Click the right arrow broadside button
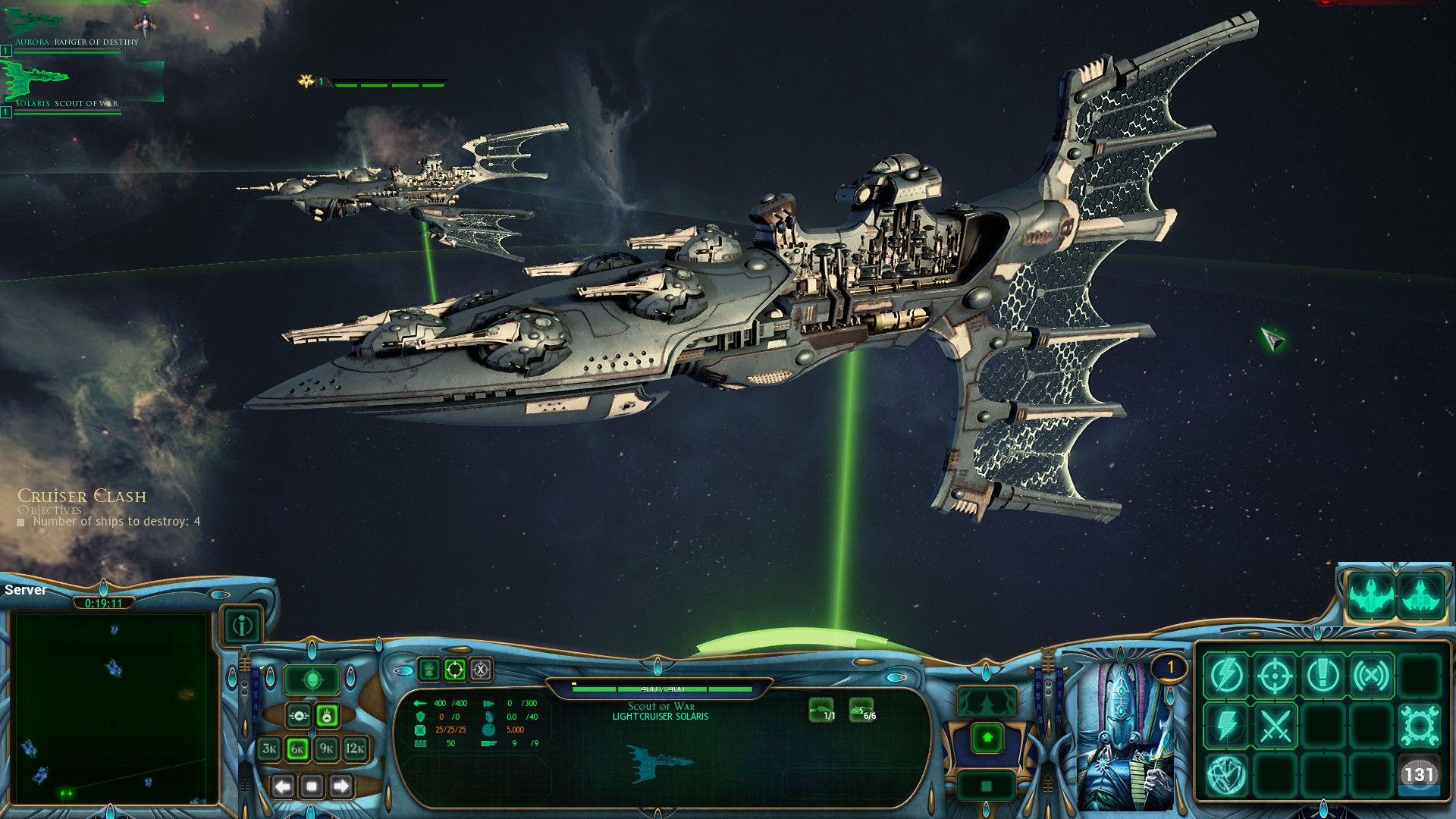The image size is (1456, 819). click(340, 786)
